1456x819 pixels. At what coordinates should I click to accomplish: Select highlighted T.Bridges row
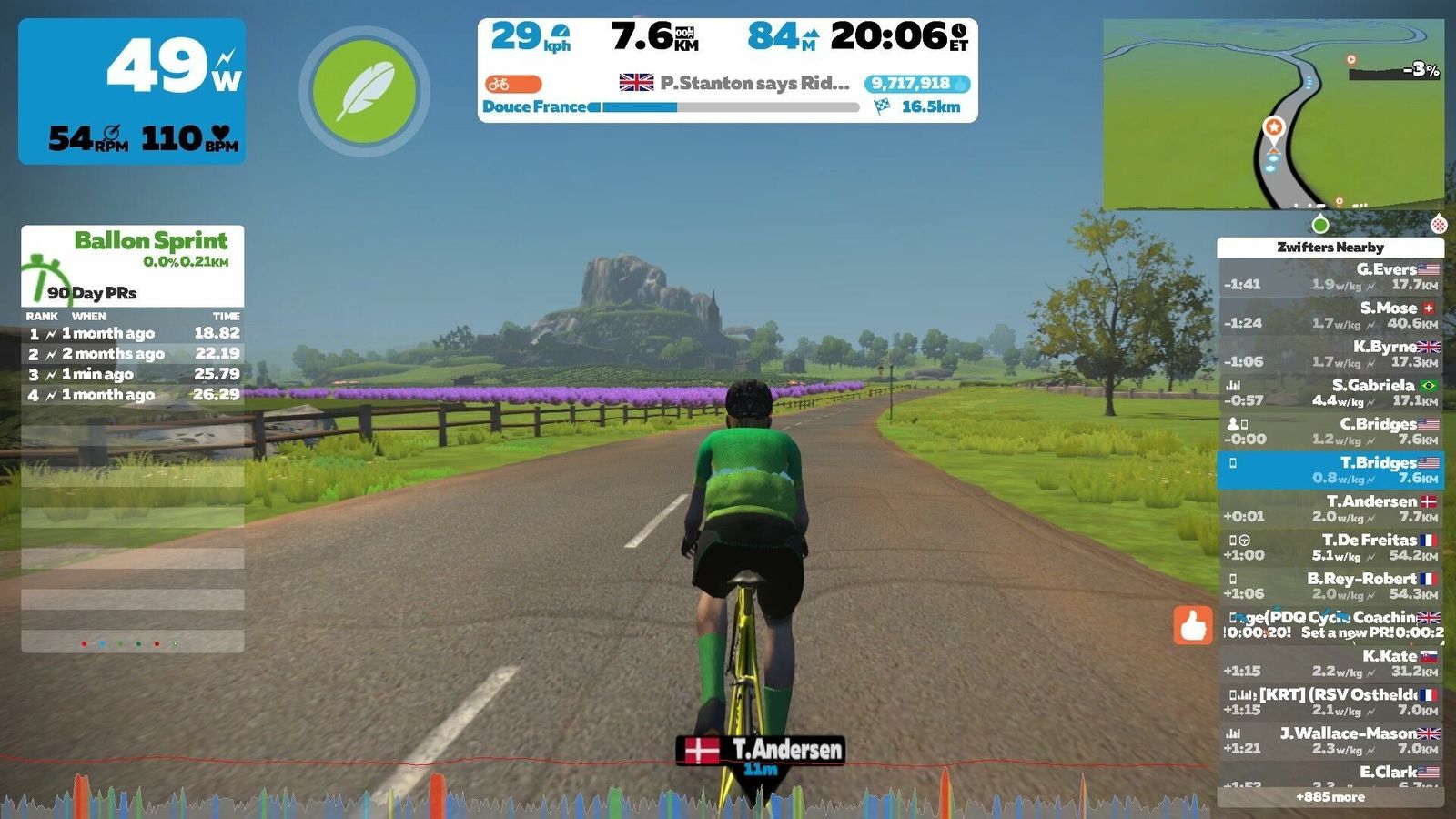1330,470
